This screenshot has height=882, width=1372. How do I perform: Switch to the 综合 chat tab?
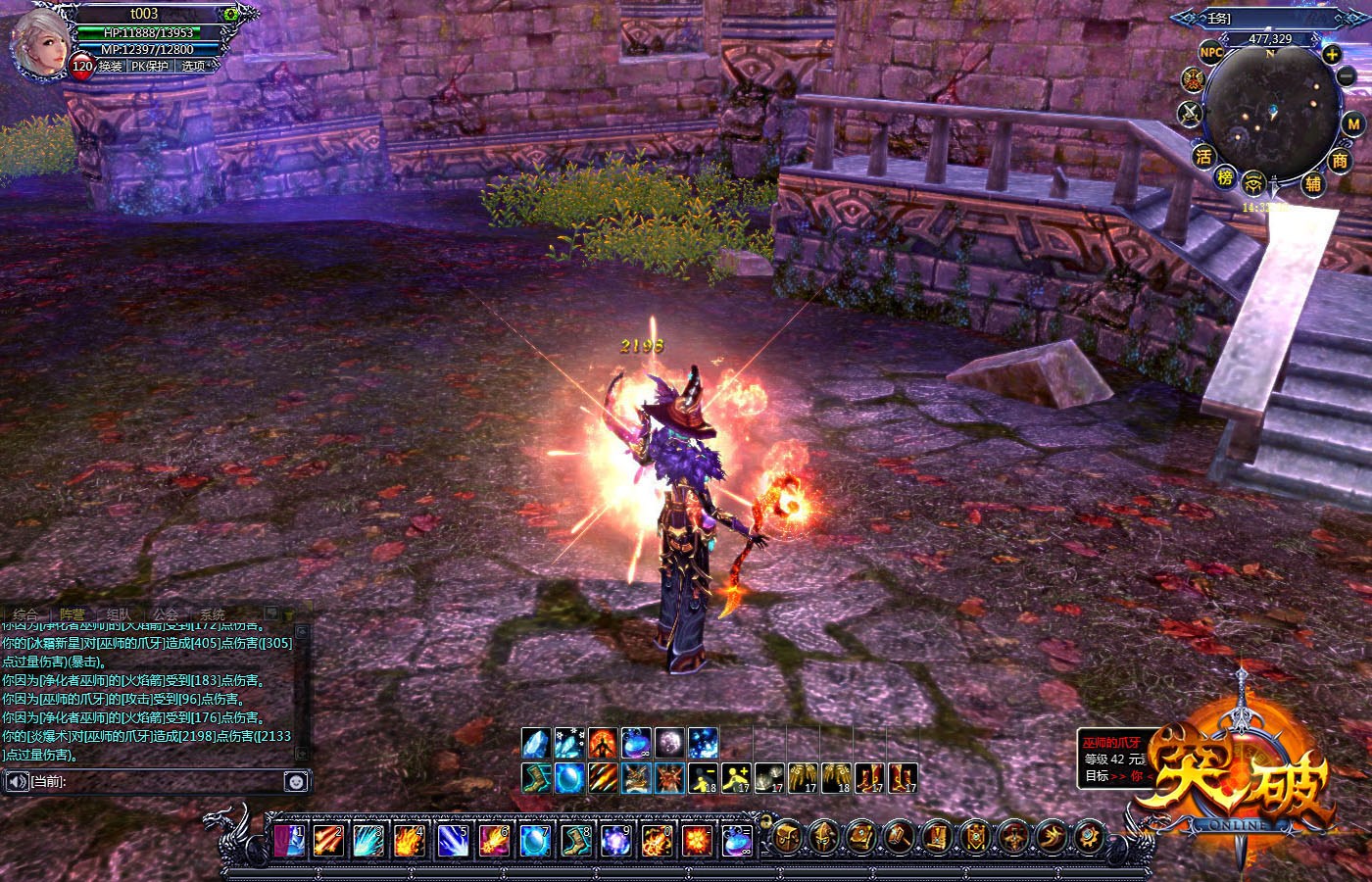25,614
